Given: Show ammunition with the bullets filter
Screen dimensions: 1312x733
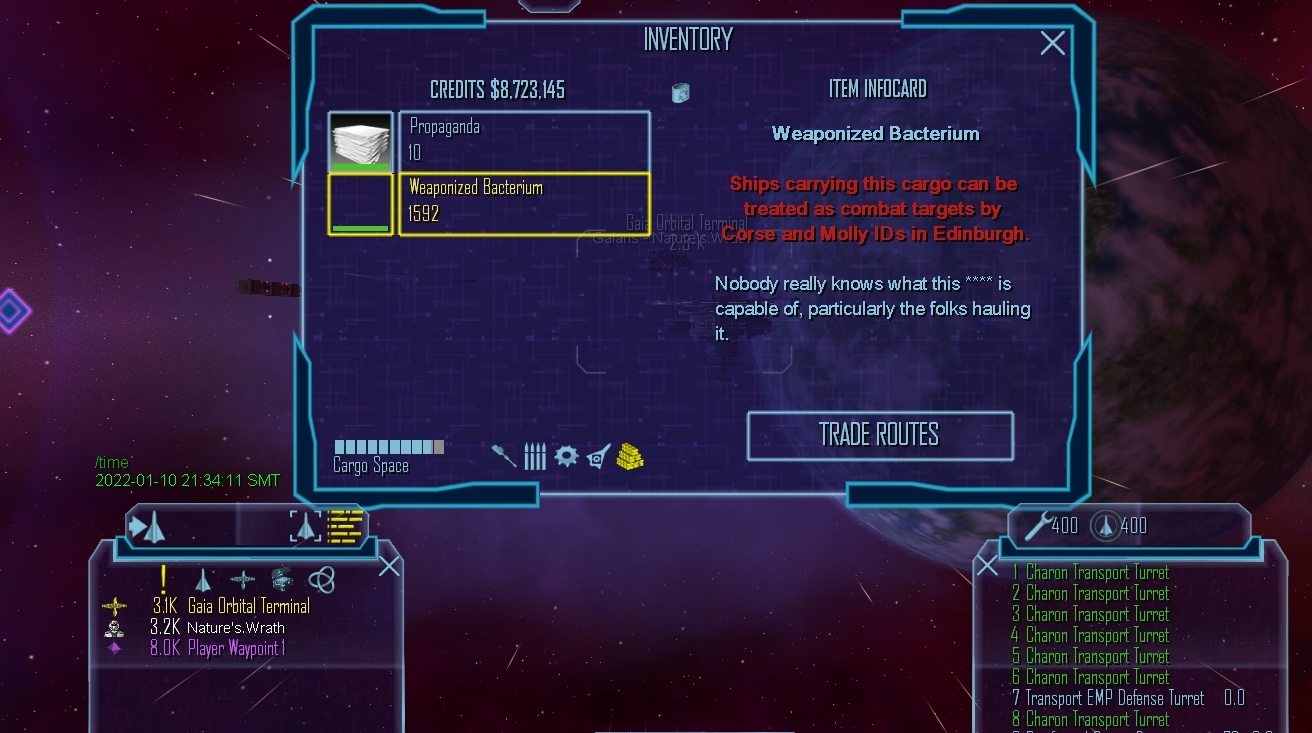Looking at the screenshot, I should click(x=535, y=456).
